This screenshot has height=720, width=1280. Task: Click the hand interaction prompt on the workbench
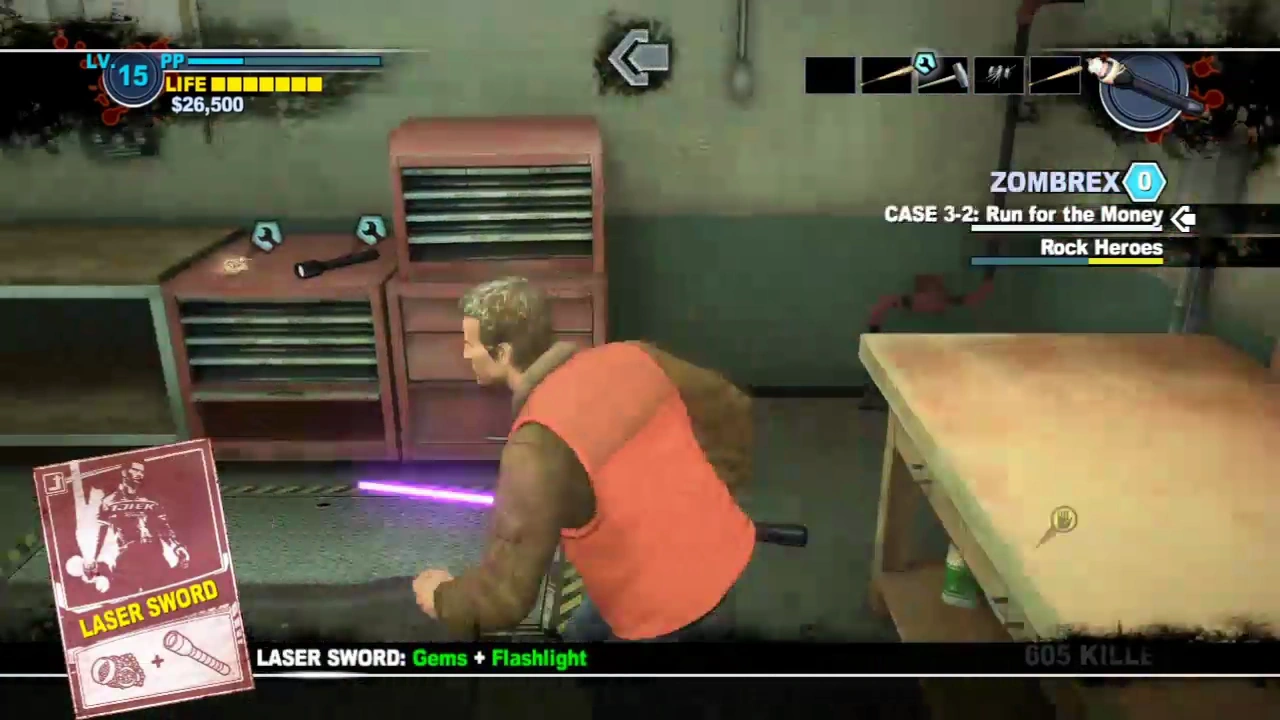(1063, 520)
